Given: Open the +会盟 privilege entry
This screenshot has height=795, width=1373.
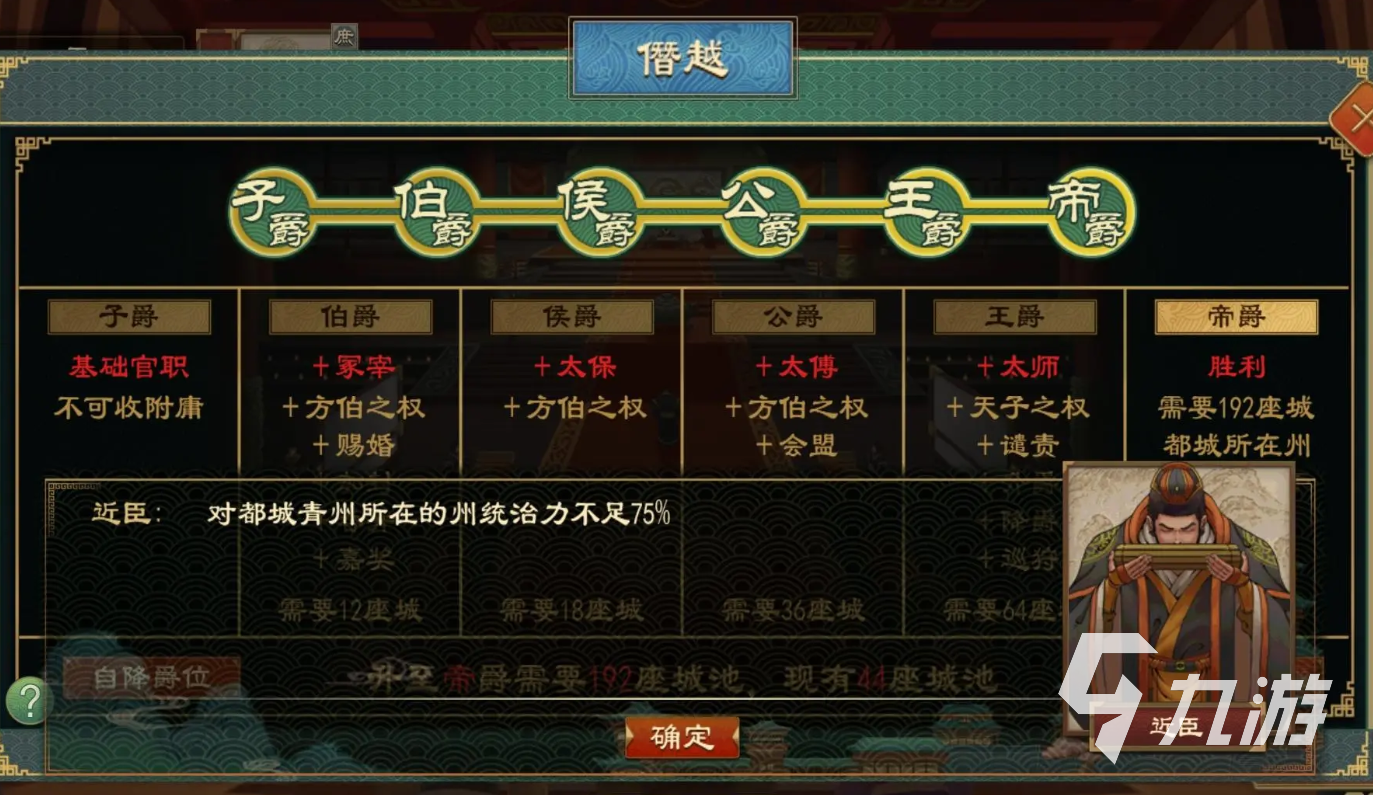Looking at the screenshot, I should [797, 446].
